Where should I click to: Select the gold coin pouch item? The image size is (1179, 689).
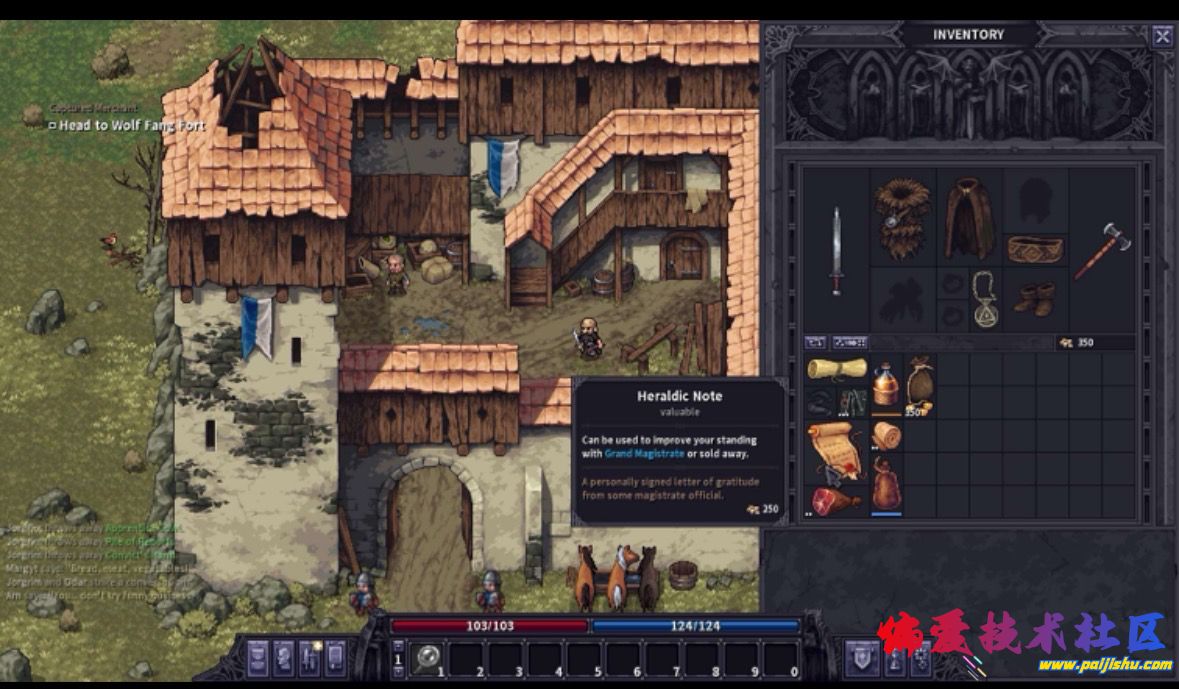pos(920,384)
